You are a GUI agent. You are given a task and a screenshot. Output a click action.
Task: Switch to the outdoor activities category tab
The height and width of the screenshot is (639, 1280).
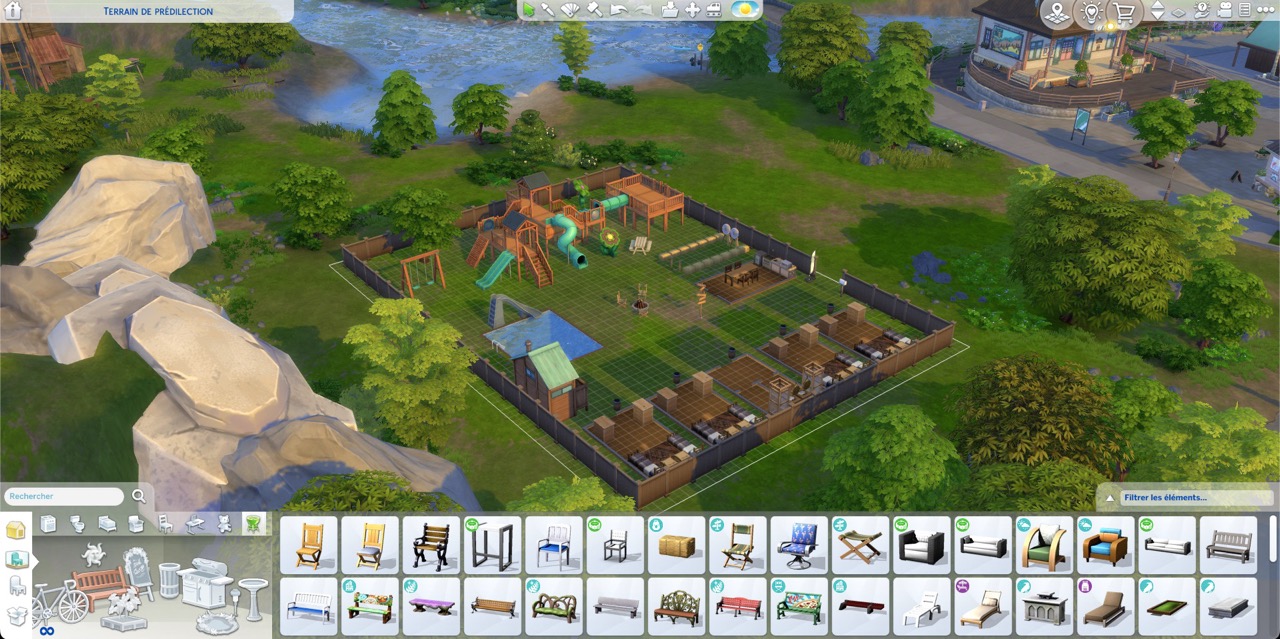[254, 523]
